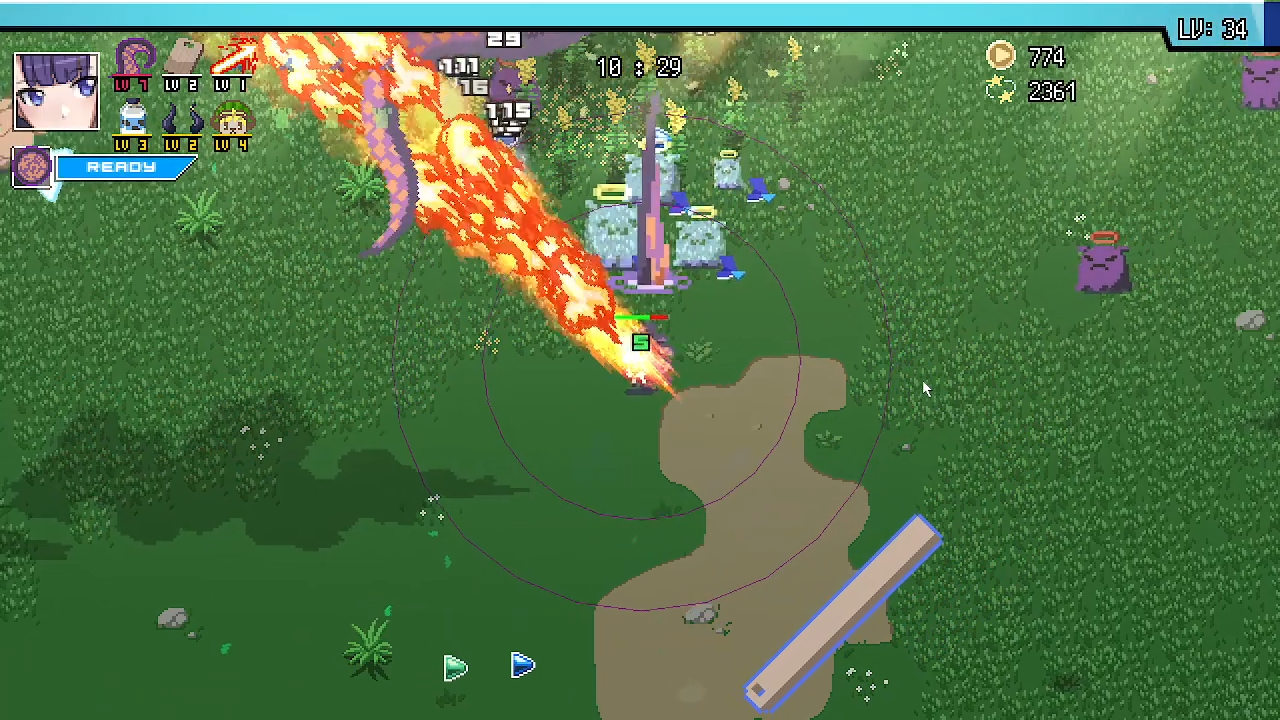The height and width of the screenshot is (720, 1280).
Task: Click the milk bottle item LV 3 icon
Action: (132, 118)
